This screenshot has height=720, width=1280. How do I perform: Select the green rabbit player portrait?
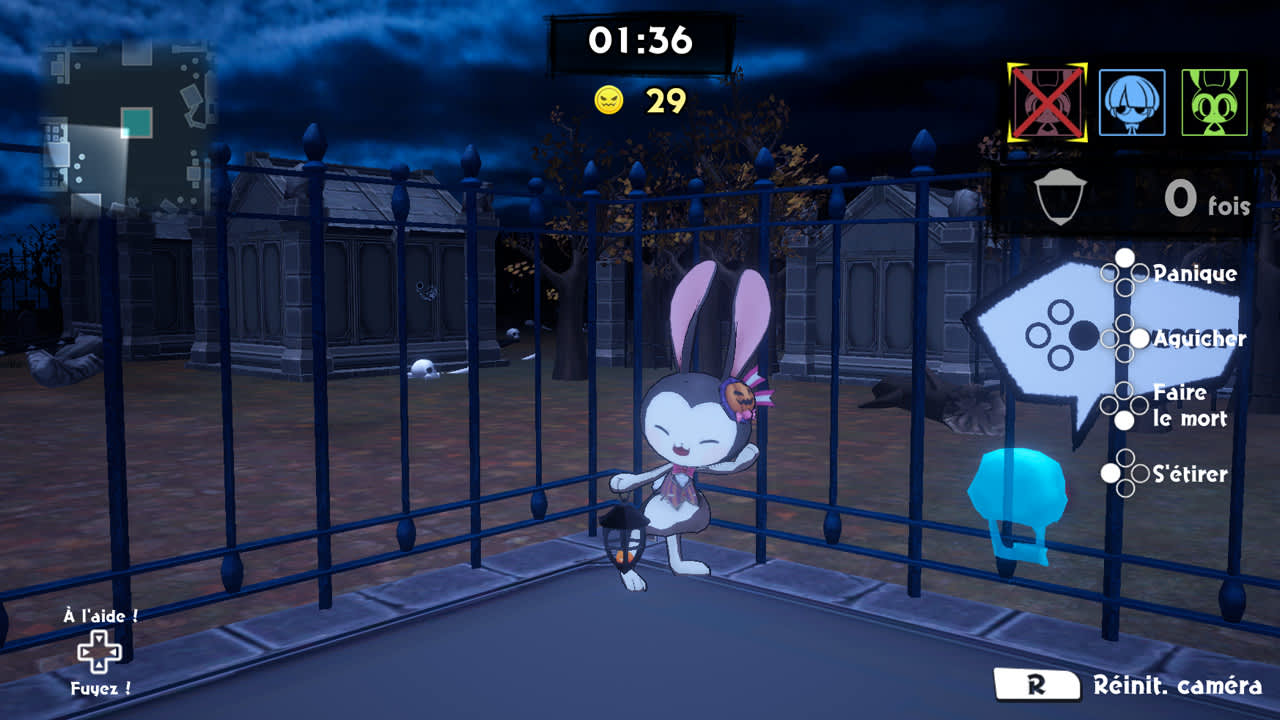click(x=1214, y=102)
